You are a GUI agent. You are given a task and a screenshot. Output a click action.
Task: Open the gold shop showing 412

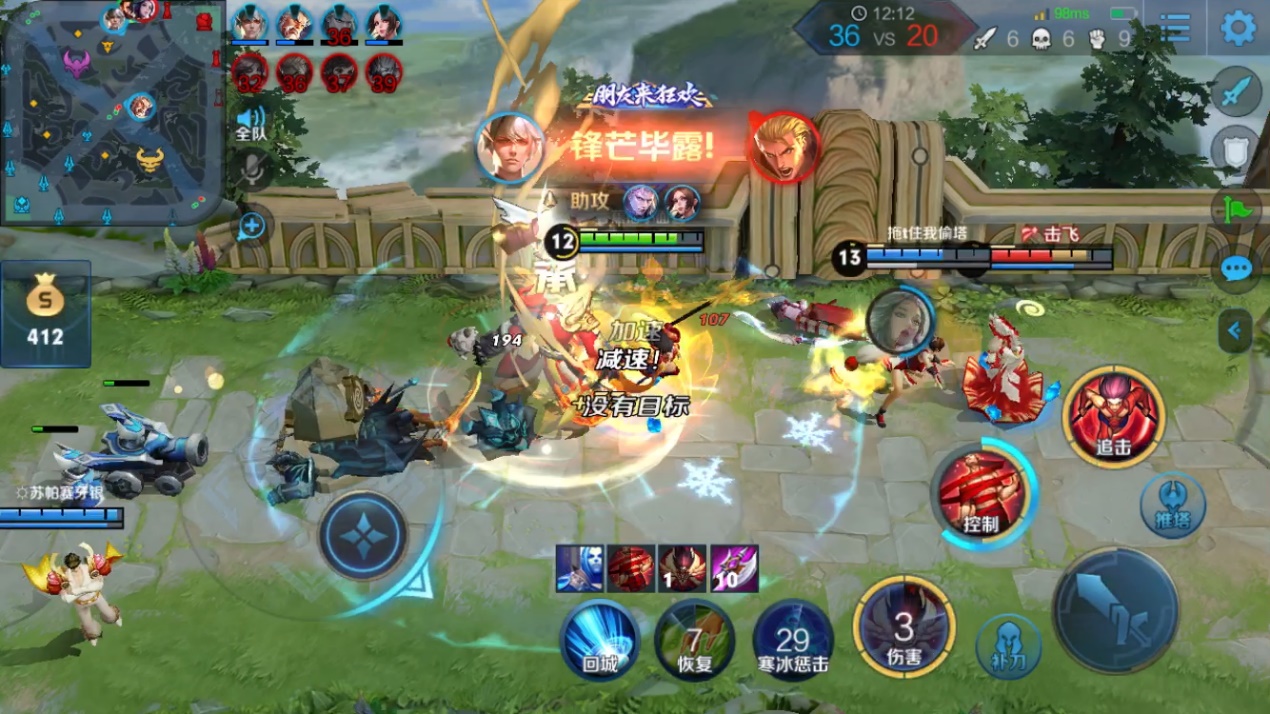[45, 313]
